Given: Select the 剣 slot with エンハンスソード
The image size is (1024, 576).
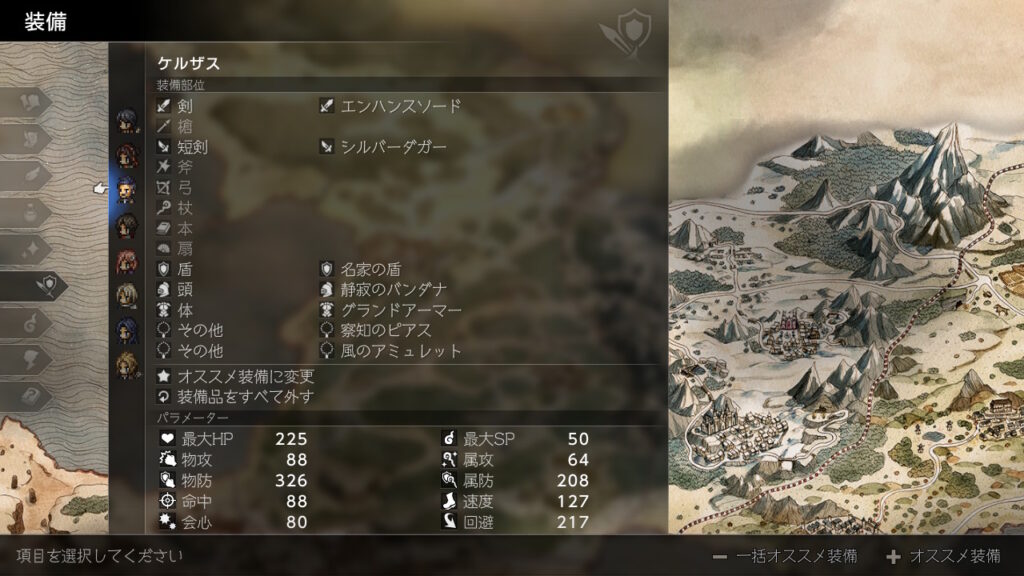Looking at the screenshot, I should click(x=400, y=106).
